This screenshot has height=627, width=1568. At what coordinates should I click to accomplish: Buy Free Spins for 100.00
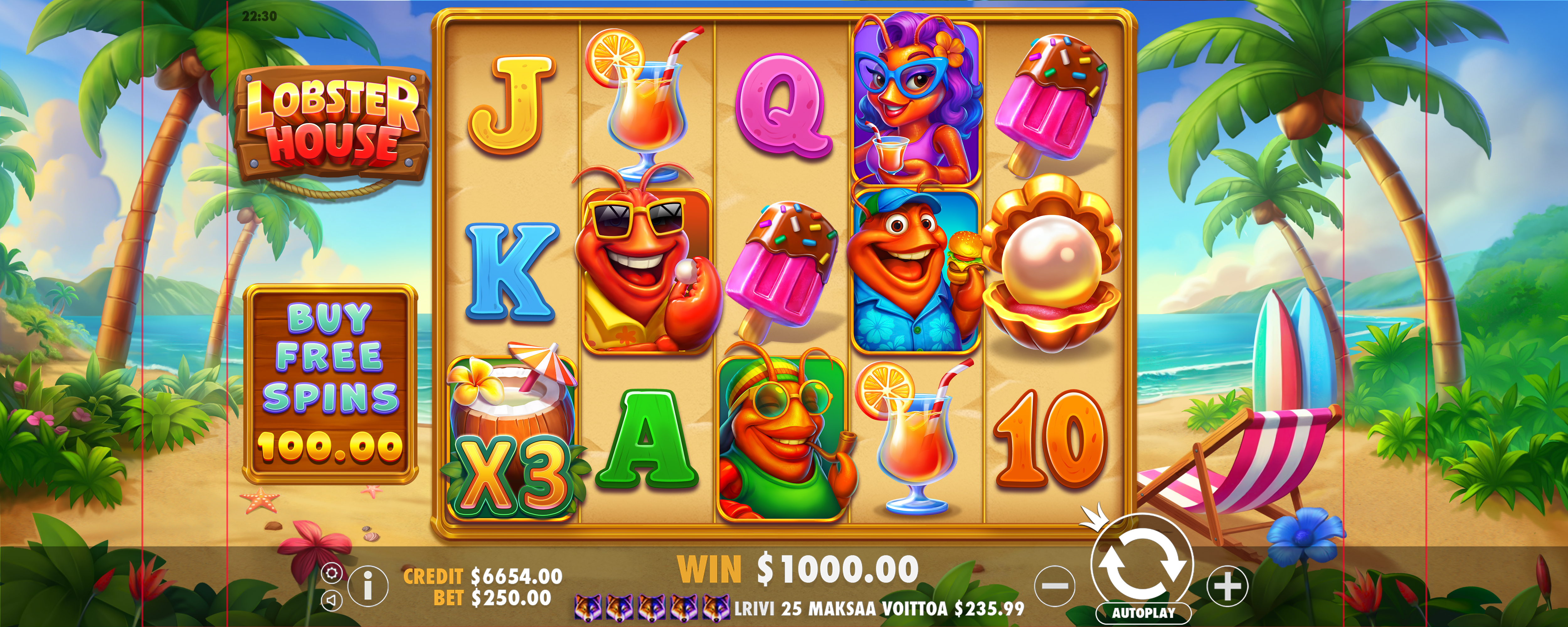pyautogui.click(x=331, y=384)
